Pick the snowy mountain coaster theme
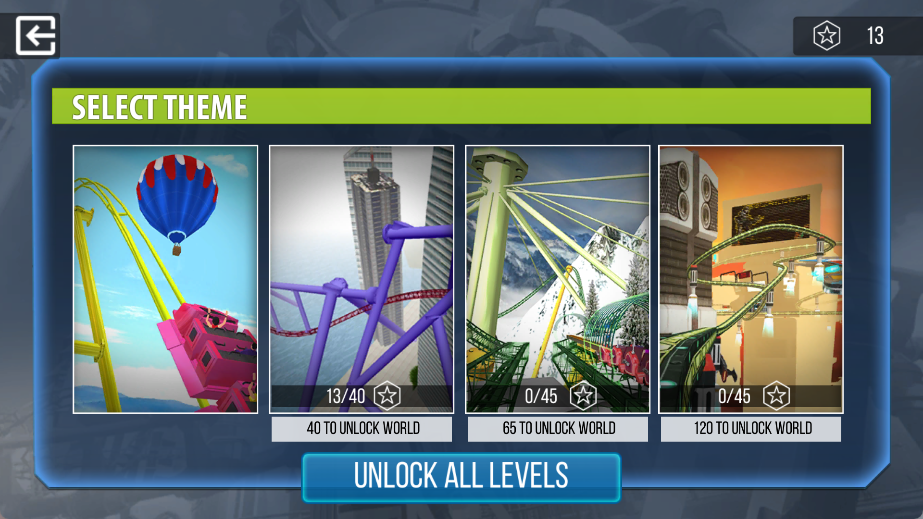Screen dimensions: 923x519 [x=557, y=270]
